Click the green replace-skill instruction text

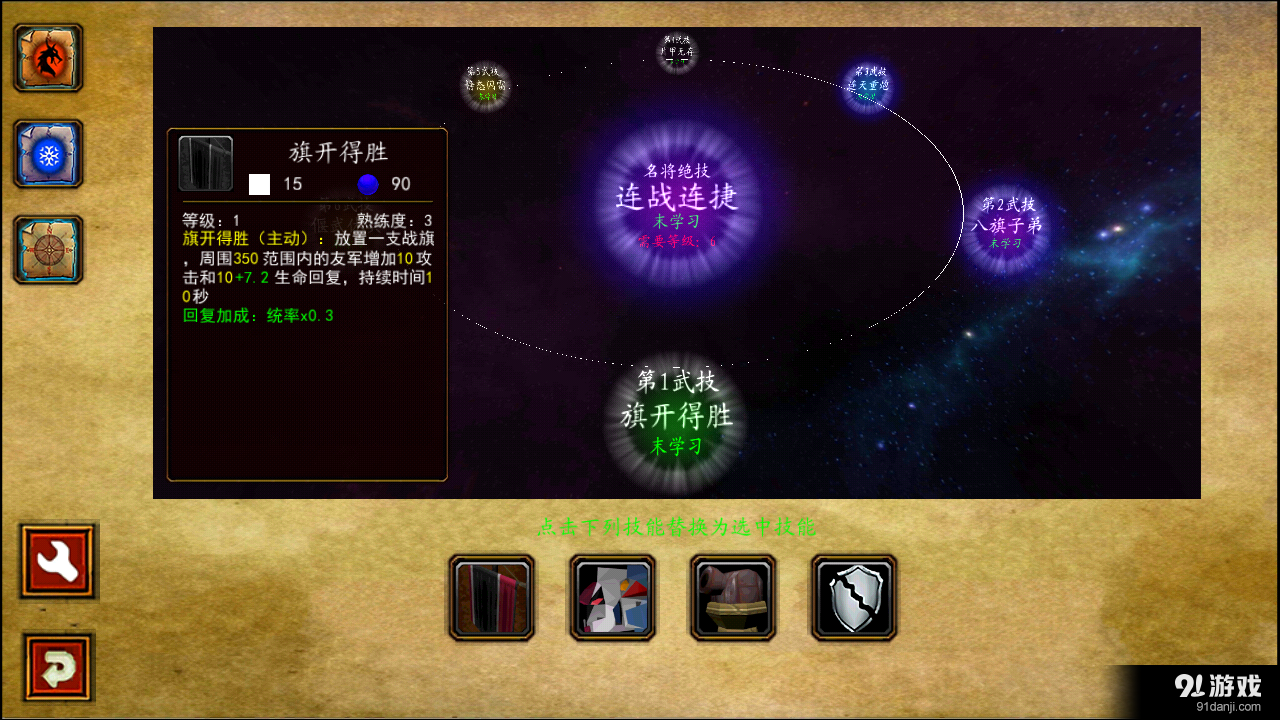(x=678, y=530)
